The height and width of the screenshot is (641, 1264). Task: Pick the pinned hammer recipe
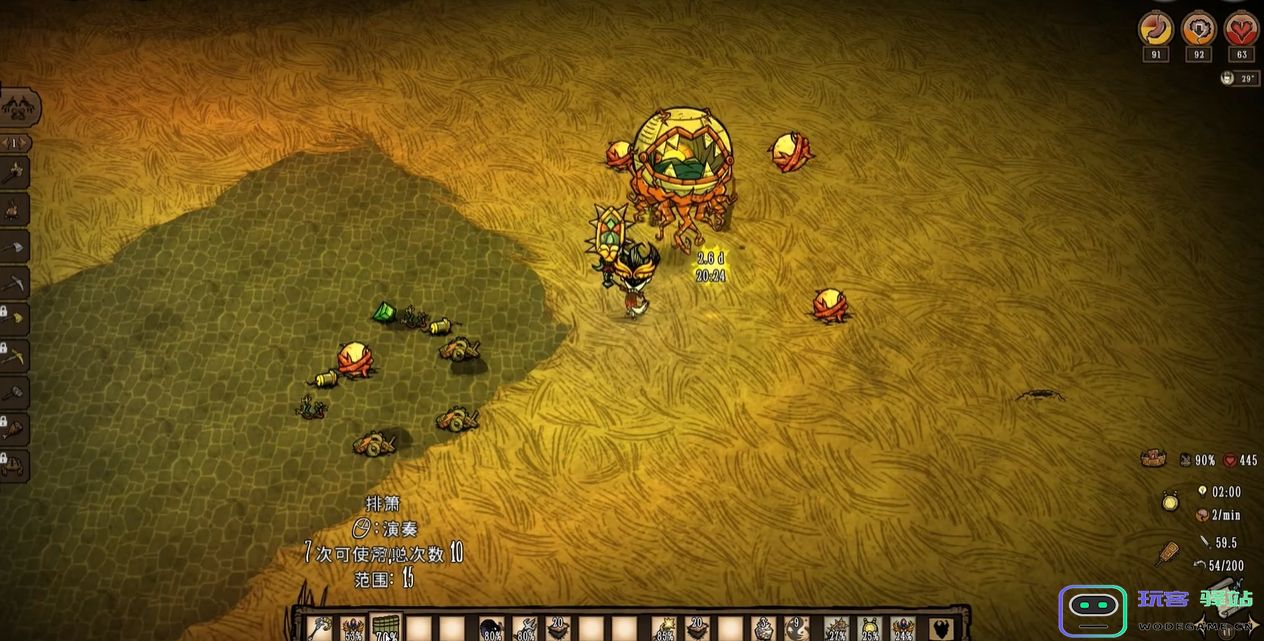14,392
